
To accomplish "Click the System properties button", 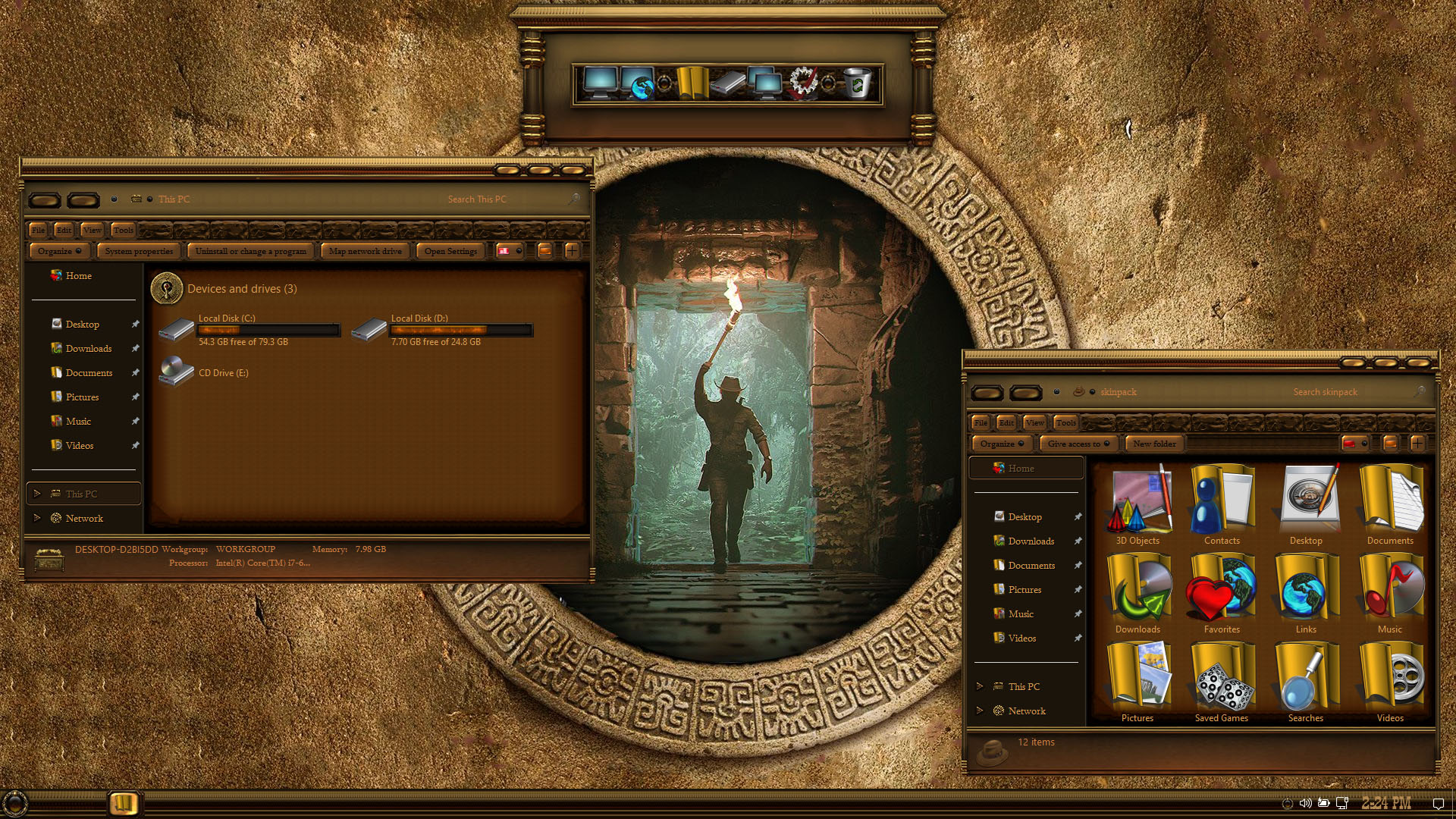I will pos(139,251).
